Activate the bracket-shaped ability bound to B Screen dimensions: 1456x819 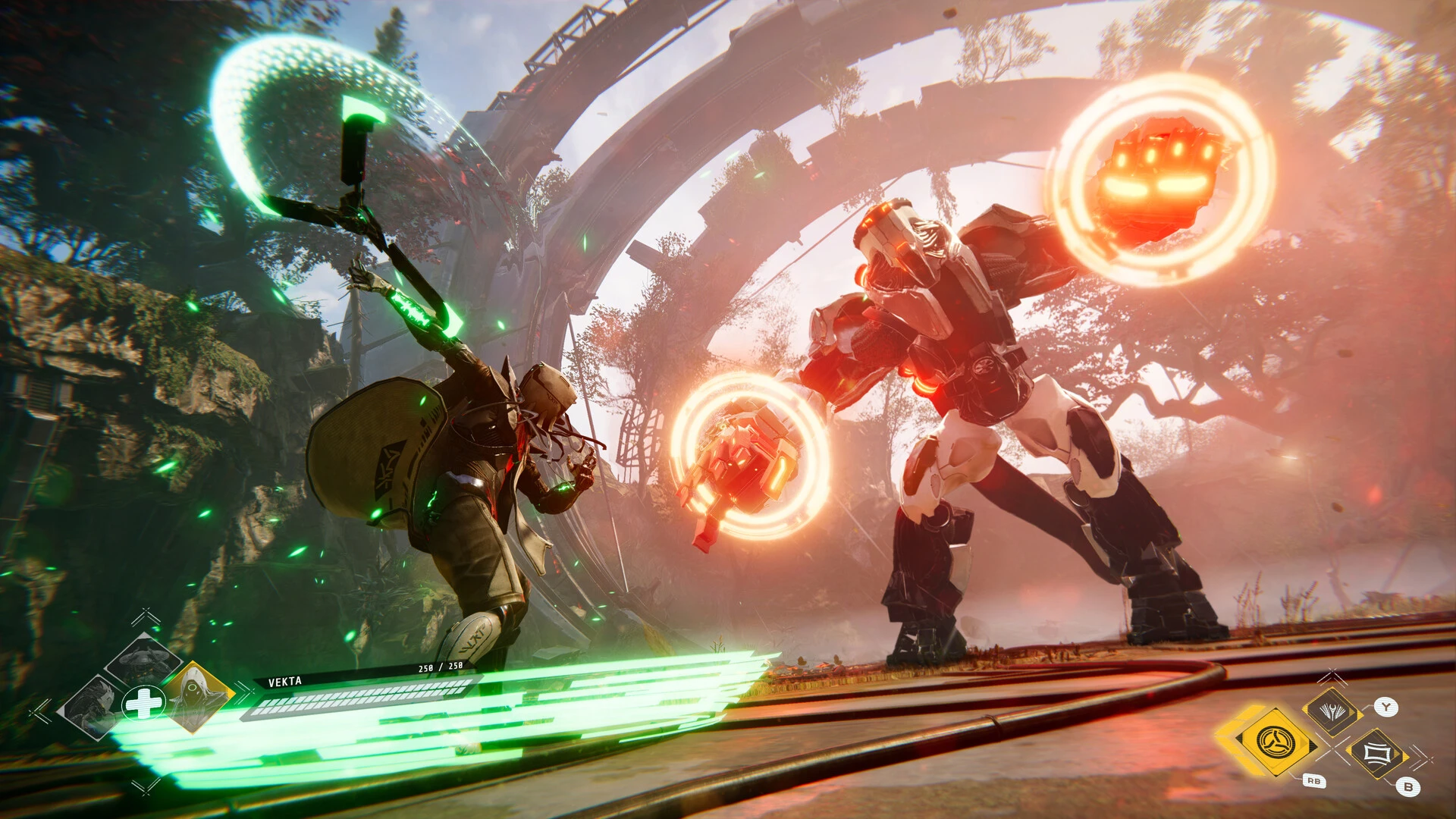pos(1378,752)
